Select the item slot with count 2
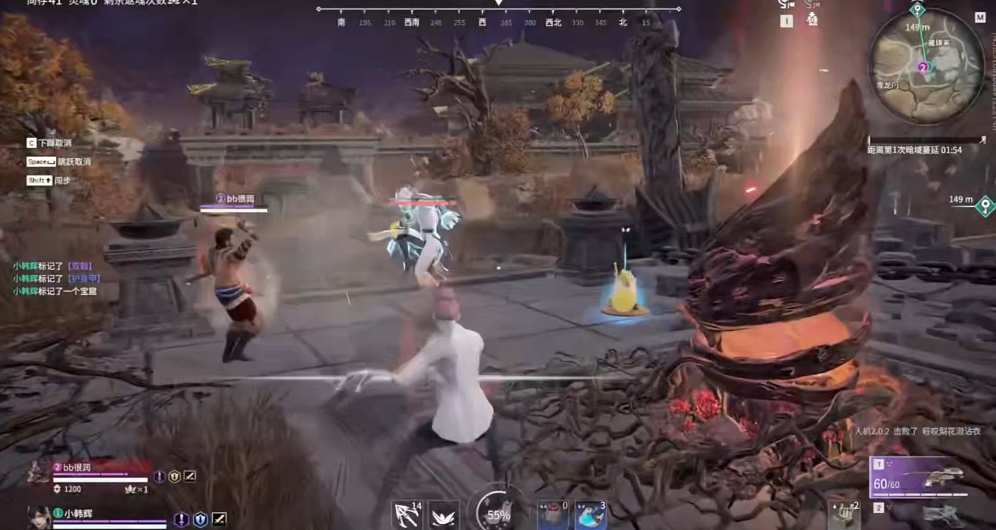 [844, 514]
